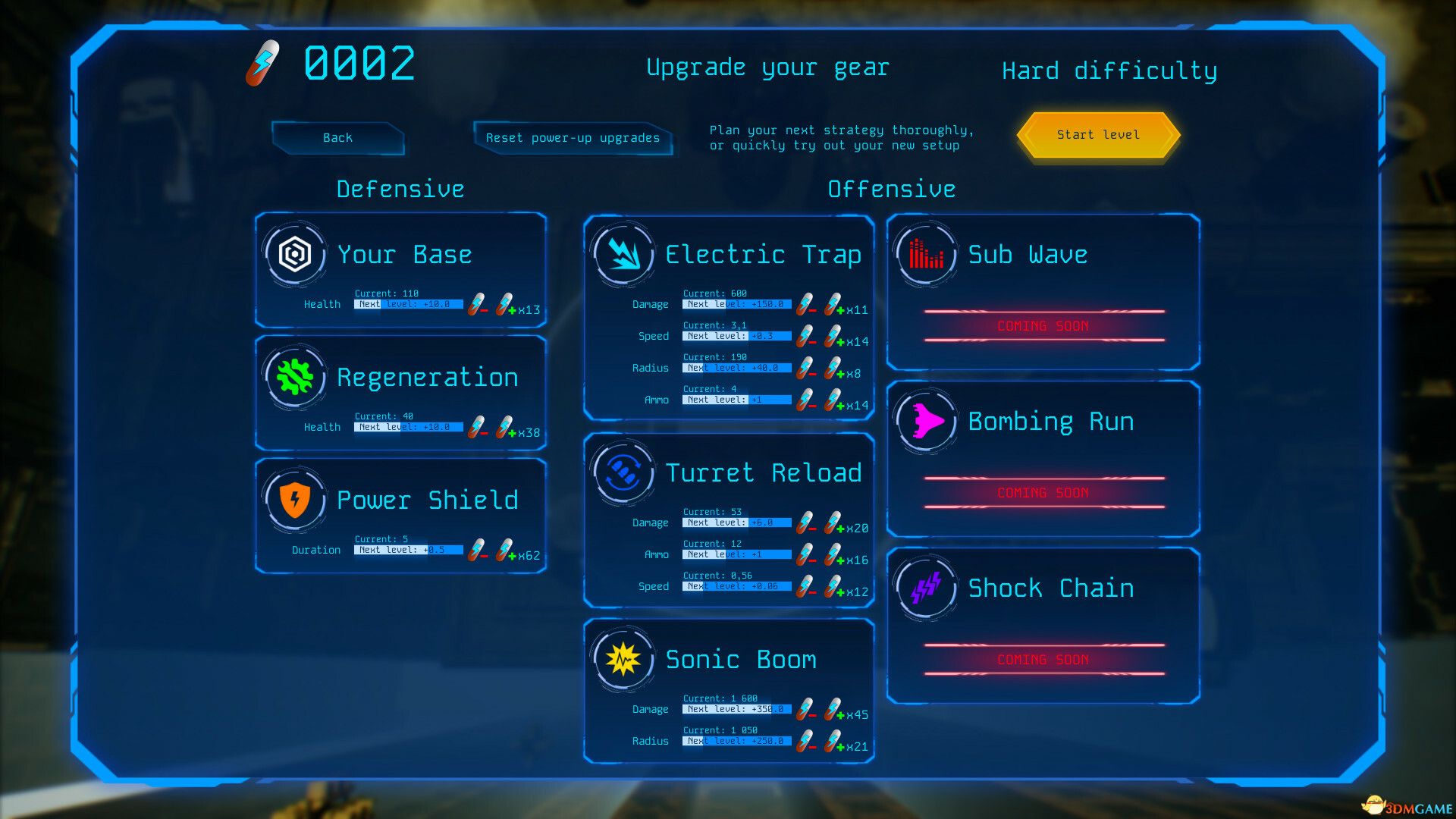Upgrade Power Shield duration
Viewport: 1456px width, 819px height.
pyautogui.click(x=505, y=551)
